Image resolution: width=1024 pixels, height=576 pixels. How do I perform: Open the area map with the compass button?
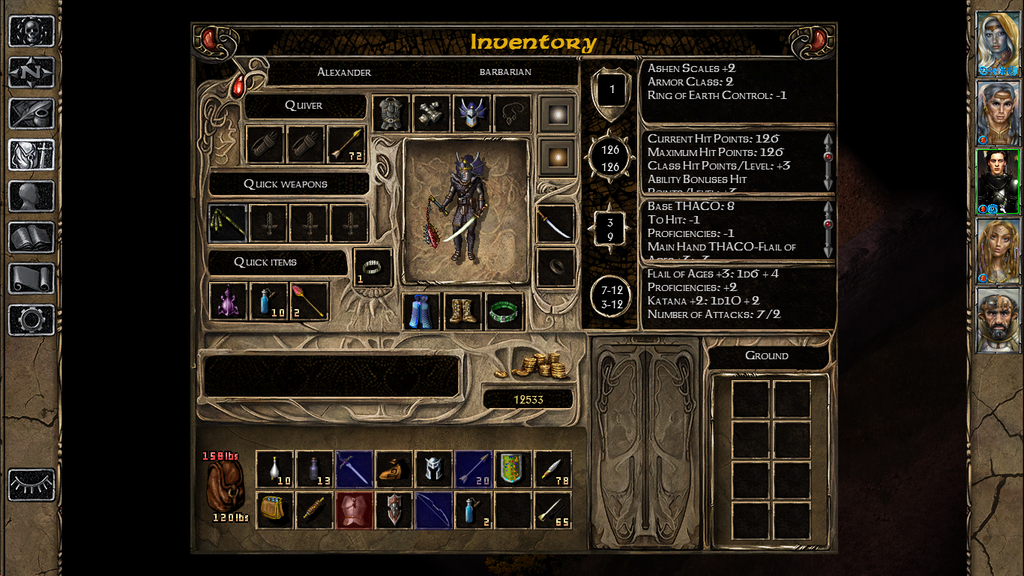point(31,72)
